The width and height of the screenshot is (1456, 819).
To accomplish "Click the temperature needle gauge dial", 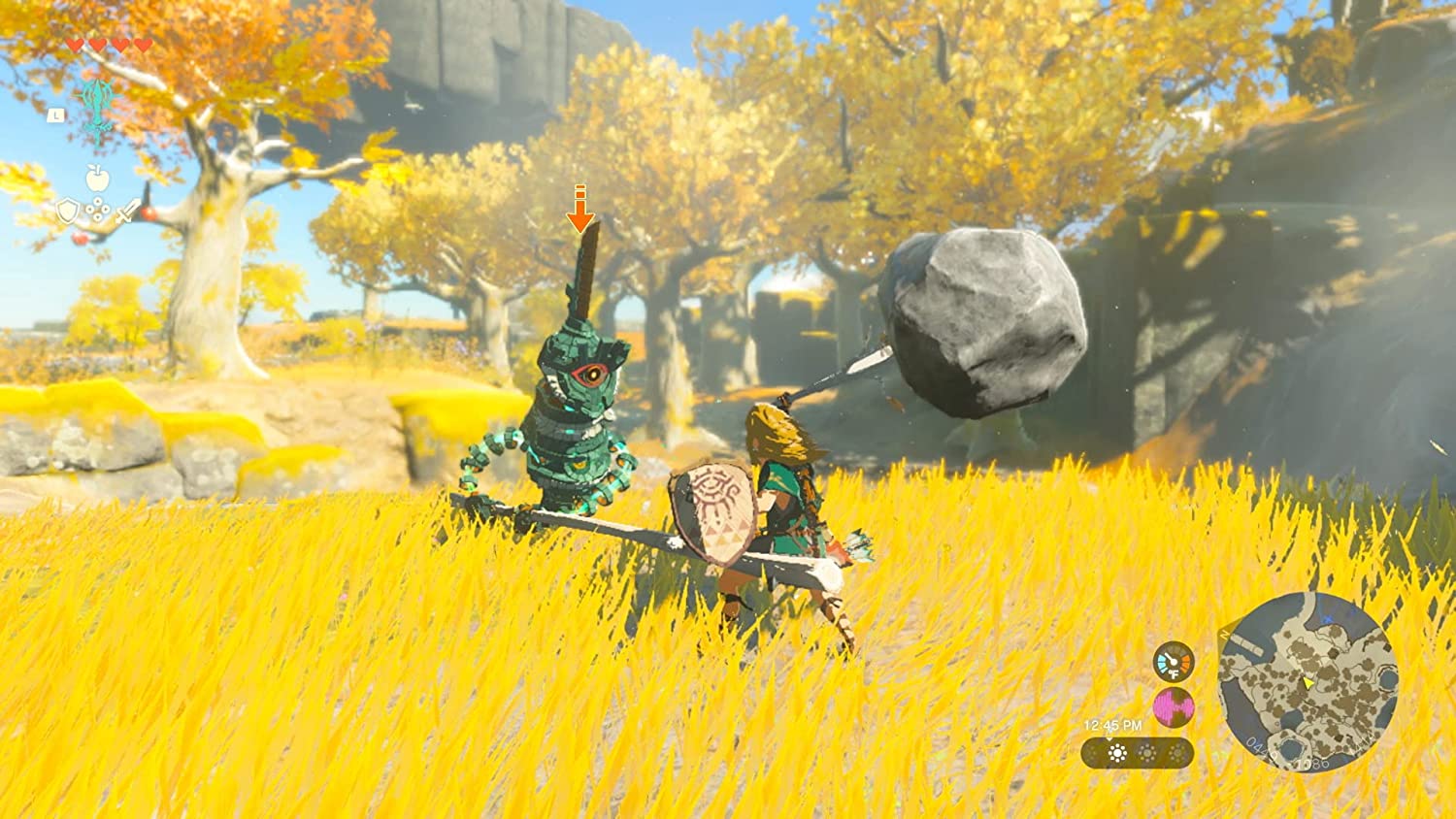I will pos(1174,660).
